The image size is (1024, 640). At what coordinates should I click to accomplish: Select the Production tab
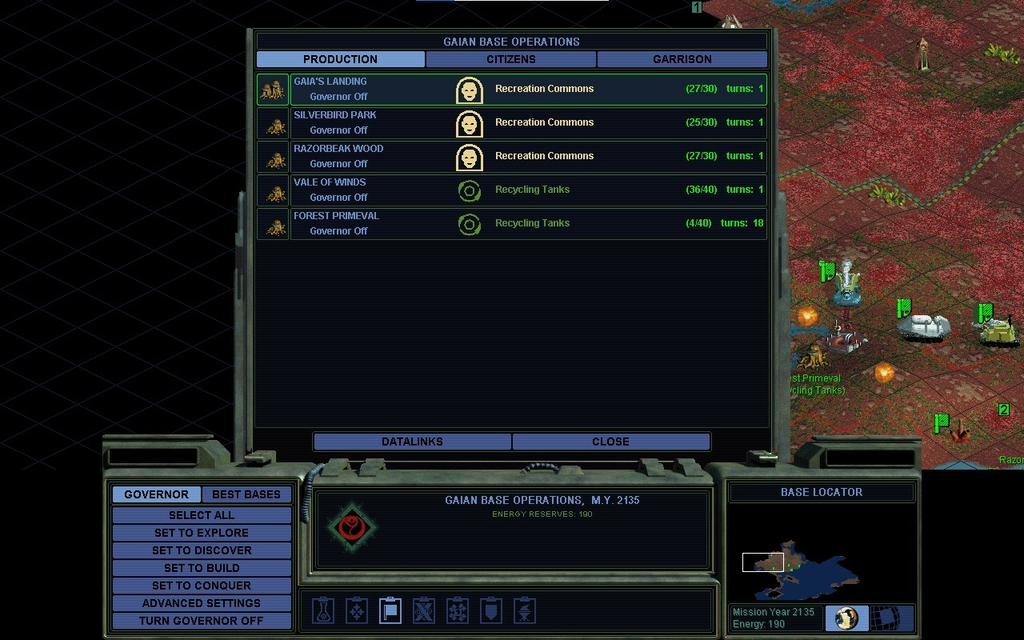coord(340,59)
